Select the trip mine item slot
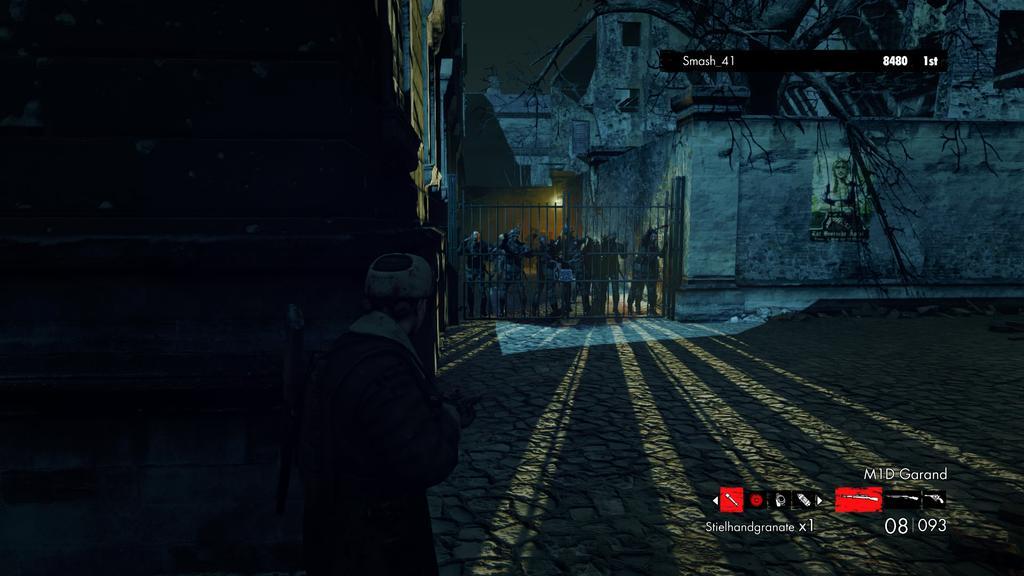The height and width of the screenshot is (576, 1024). point(780,498)
